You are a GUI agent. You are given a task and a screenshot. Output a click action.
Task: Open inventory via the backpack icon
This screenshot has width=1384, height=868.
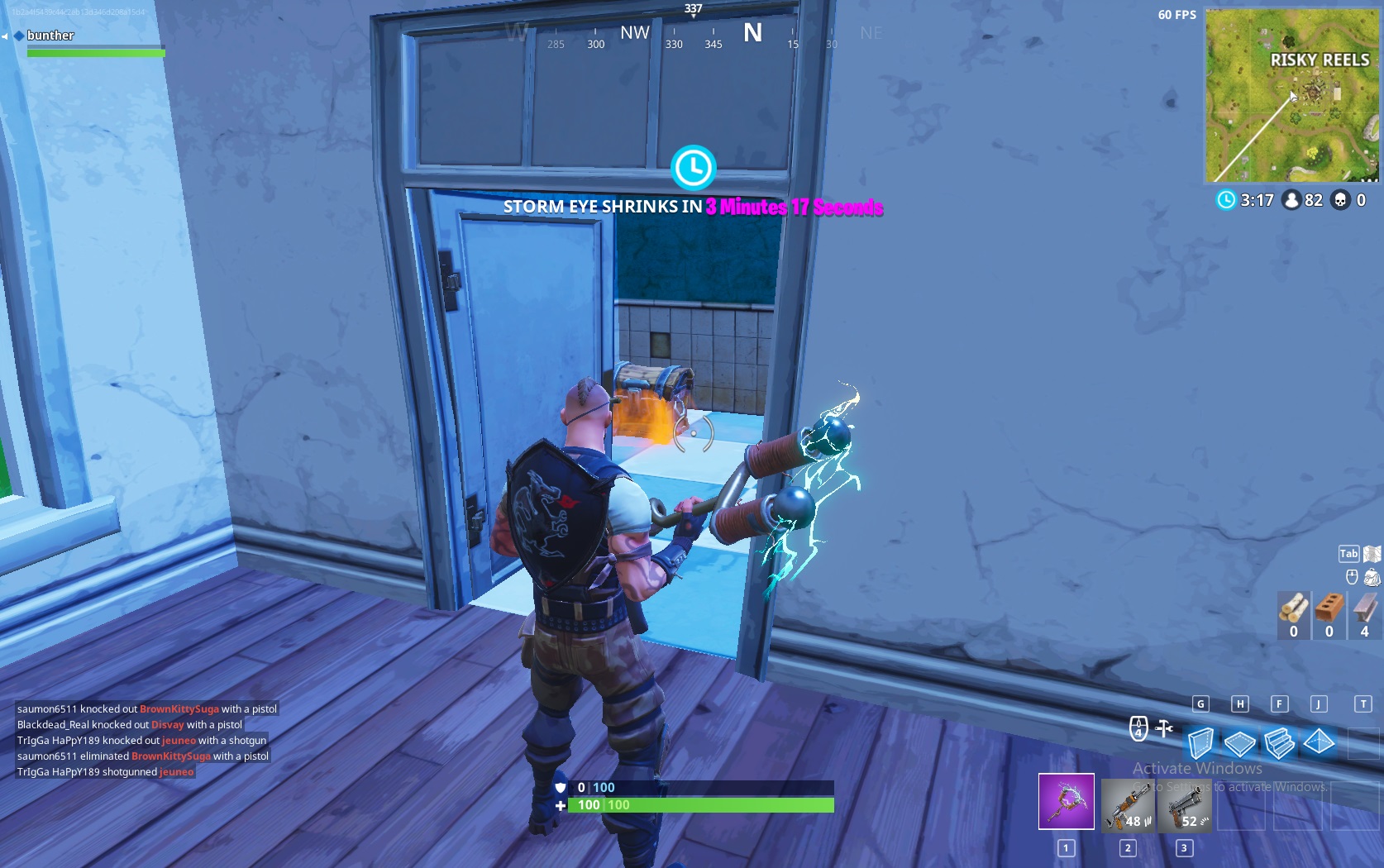pyautogui.click(x=1372, y=578)
